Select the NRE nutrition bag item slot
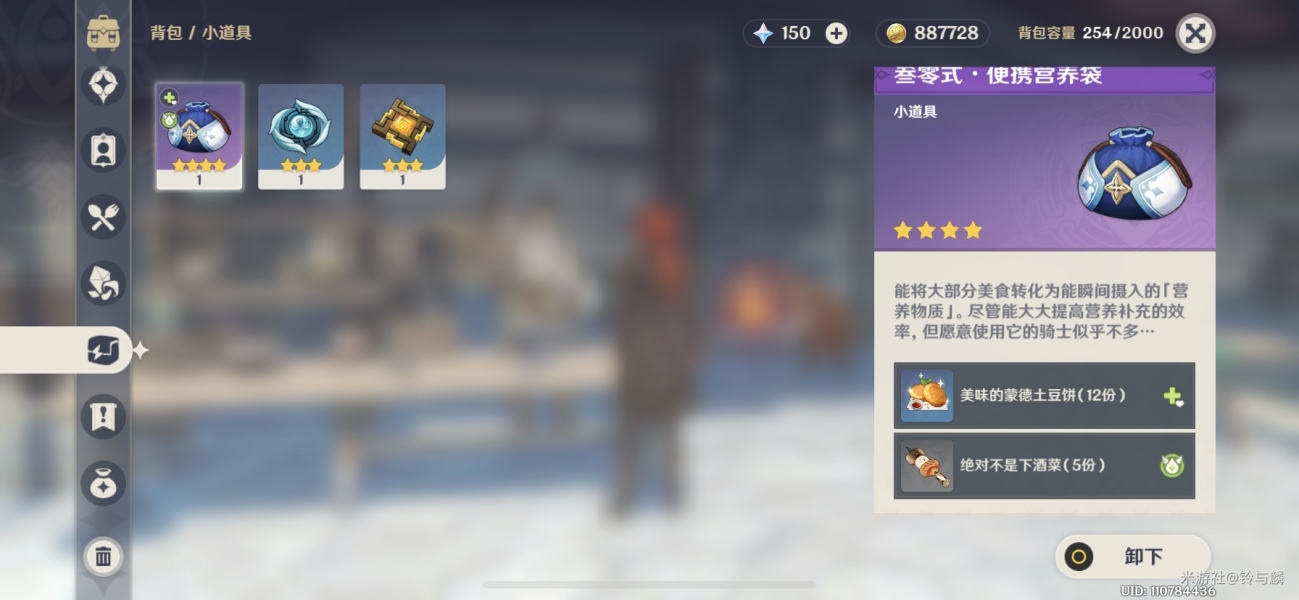 pyautogui.click(x=200, y=136)
